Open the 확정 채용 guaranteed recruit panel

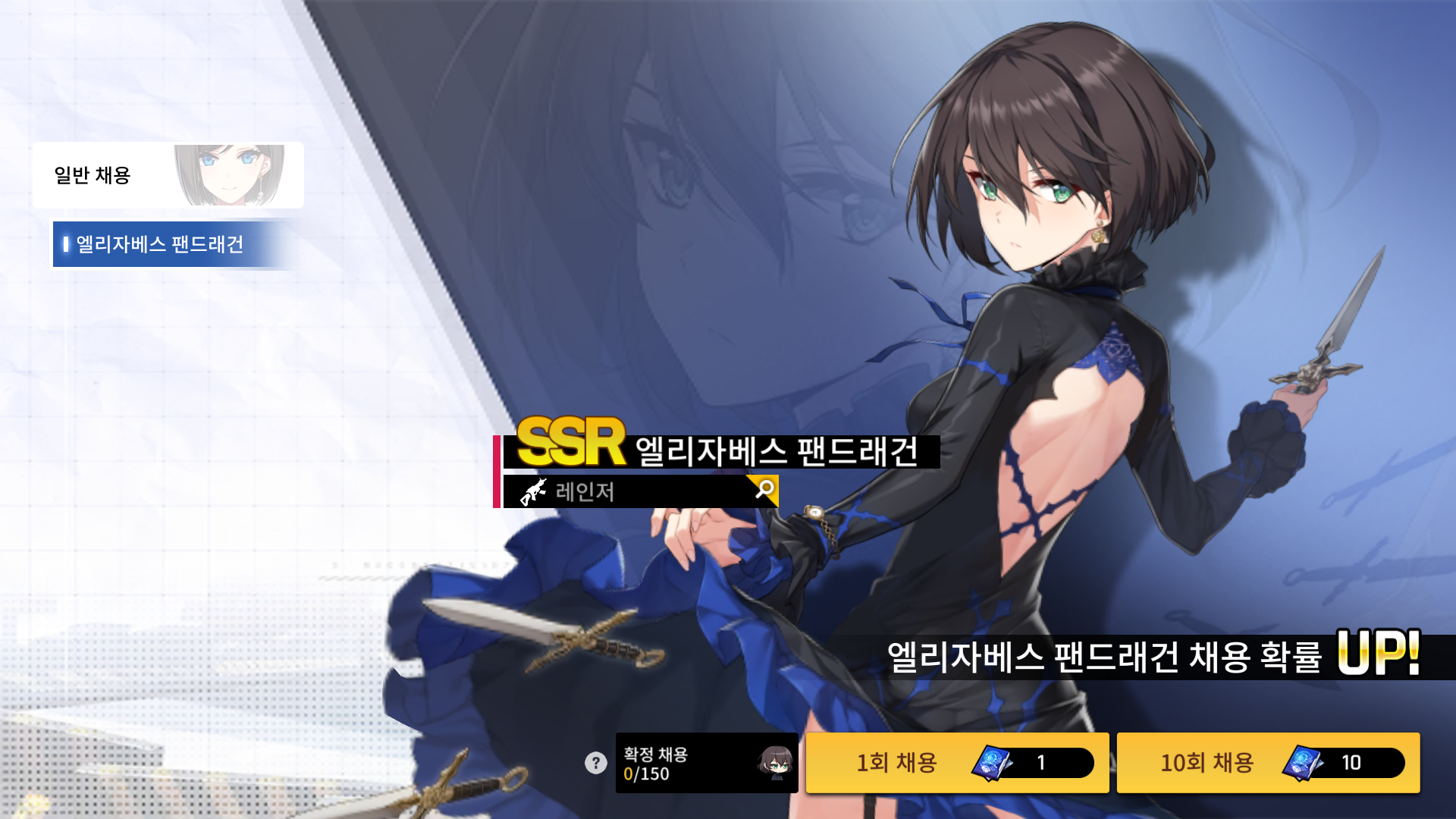coord(706,763)
